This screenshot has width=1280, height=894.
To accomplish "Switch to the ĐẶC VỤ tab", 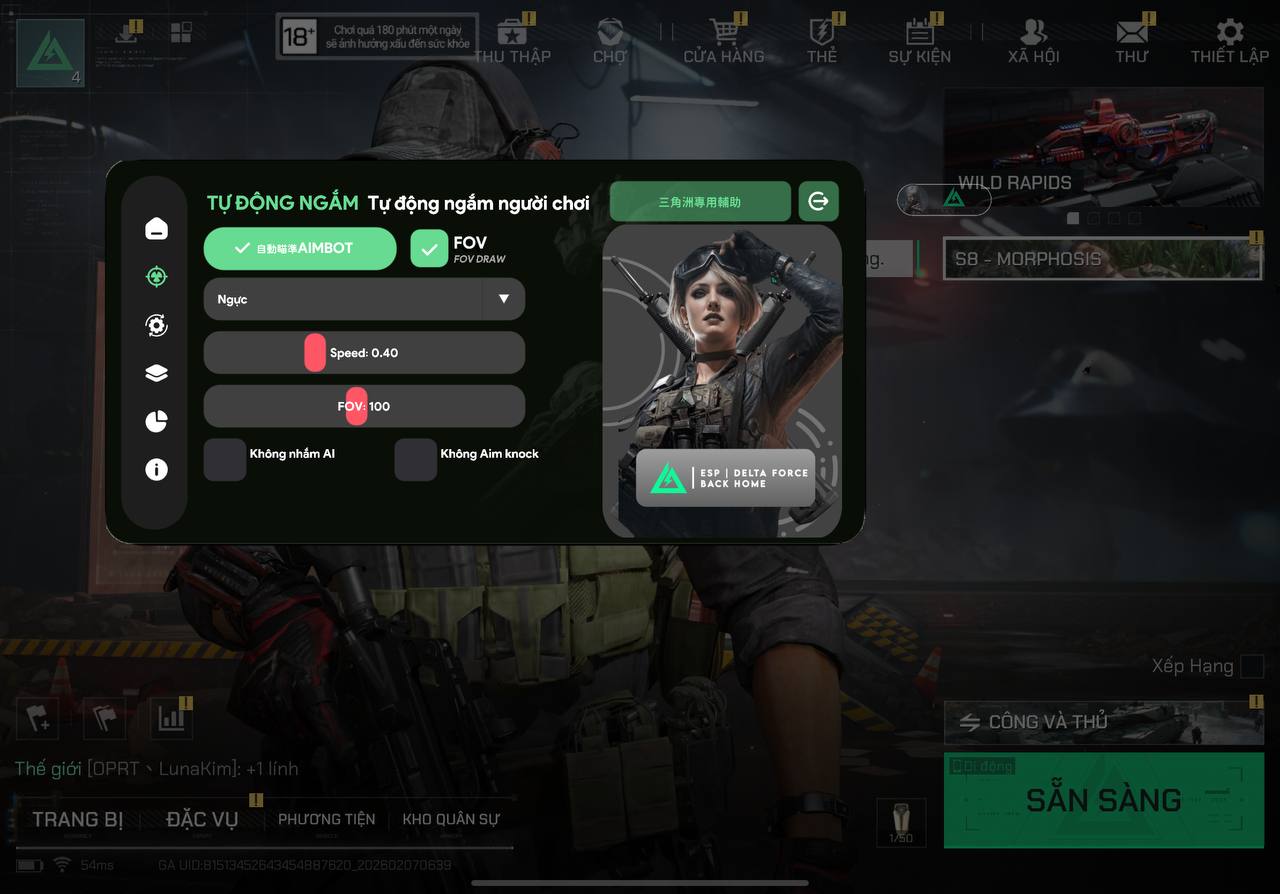I will [202, 820].
